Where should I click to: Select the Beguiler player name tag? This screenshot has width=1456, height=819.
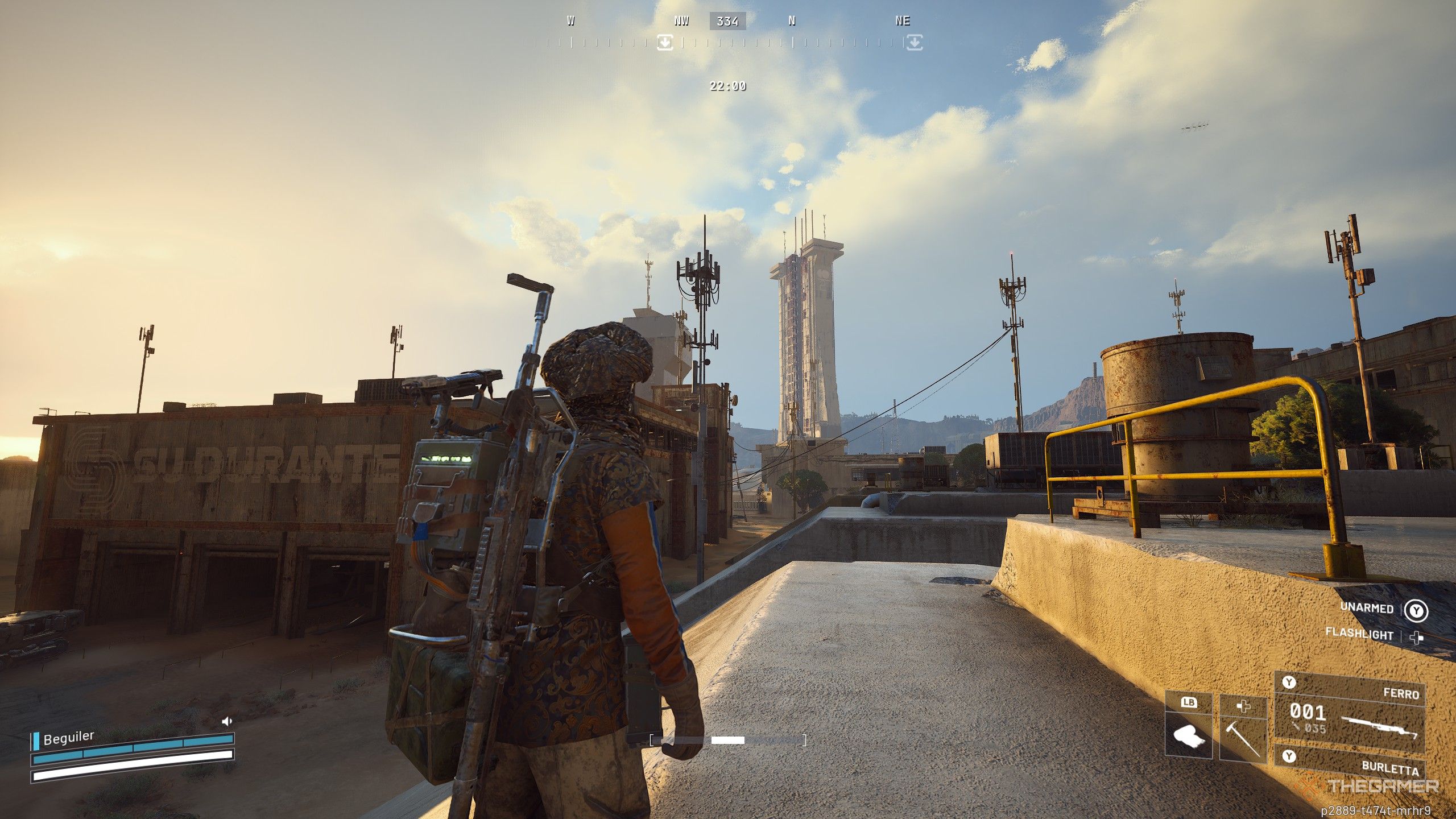tap(68, 738)
